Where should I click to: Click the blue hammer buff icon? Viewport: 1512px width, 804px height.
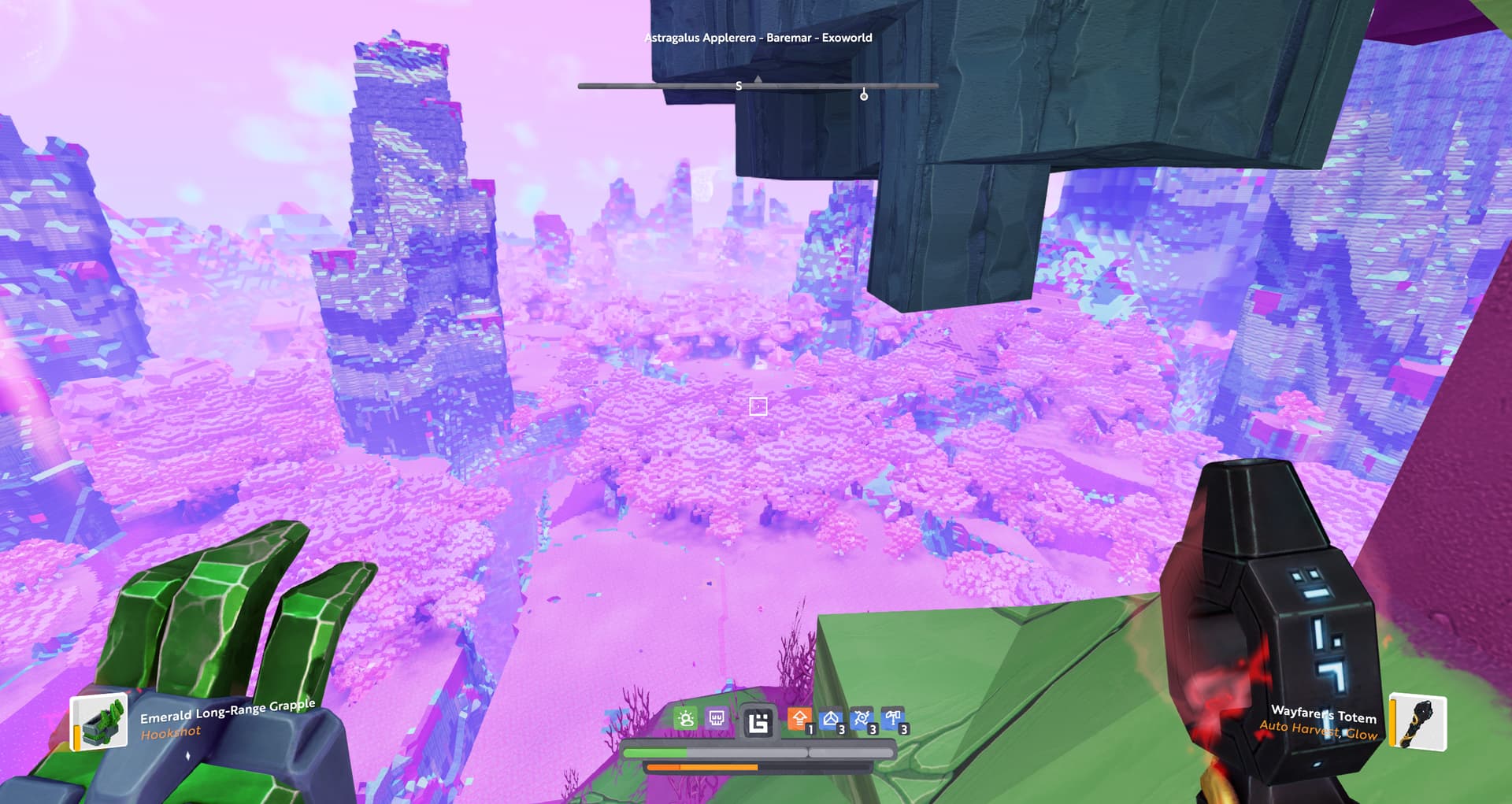893,719
